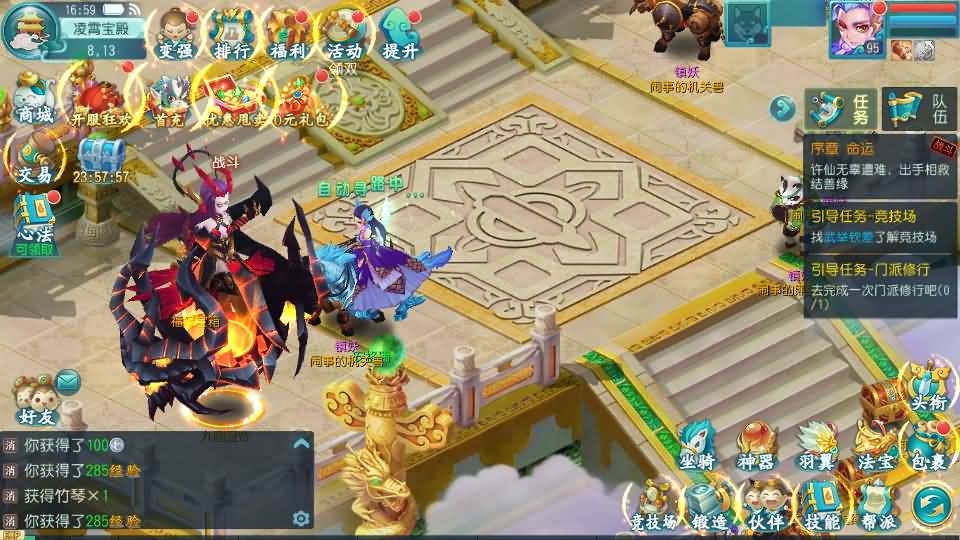Switch to the 任务 quest tab
This screenshot has height=540, width=960.
(x=841, y=108)
